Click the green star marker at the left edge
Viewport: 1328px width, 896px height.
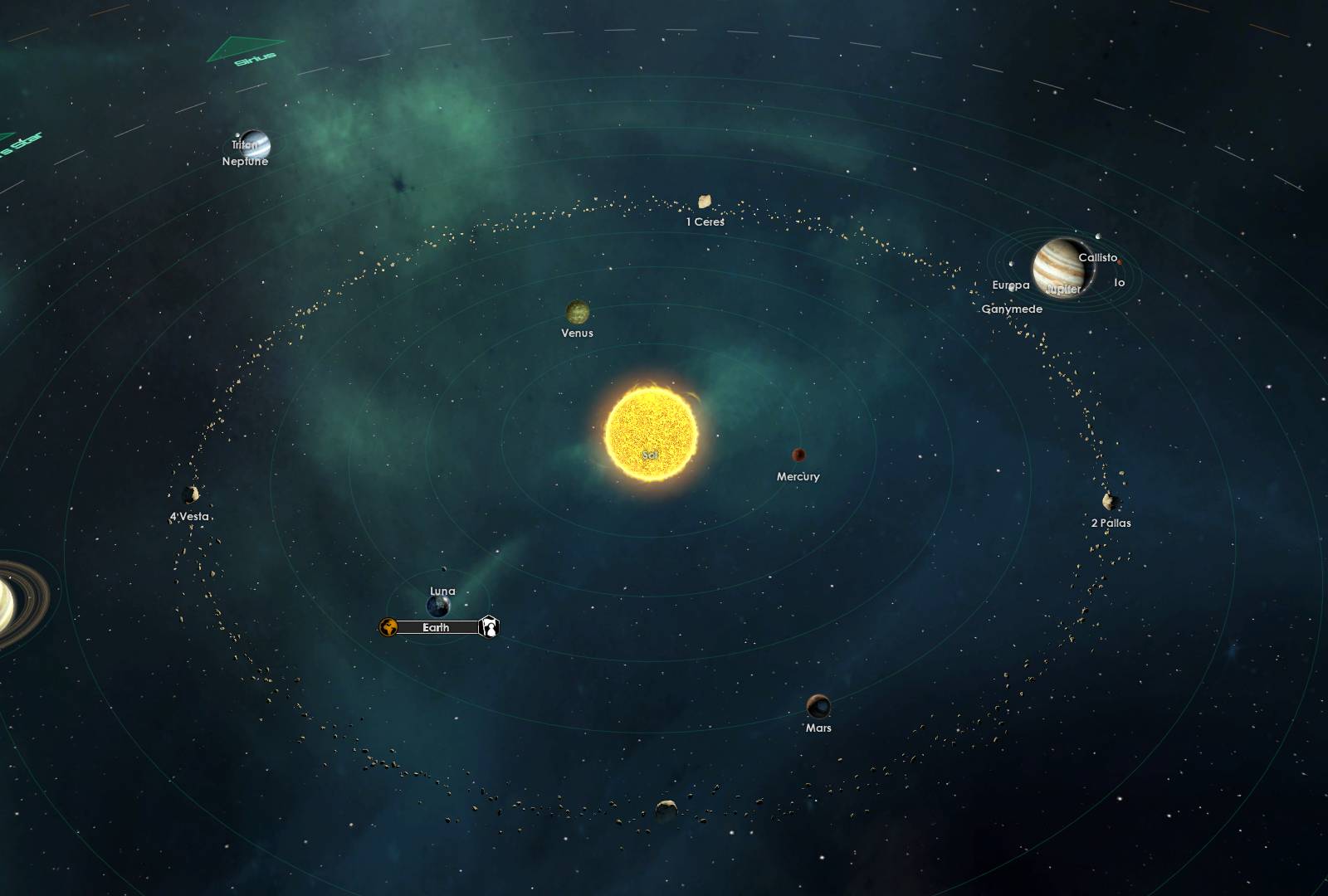tap(8, 137)
